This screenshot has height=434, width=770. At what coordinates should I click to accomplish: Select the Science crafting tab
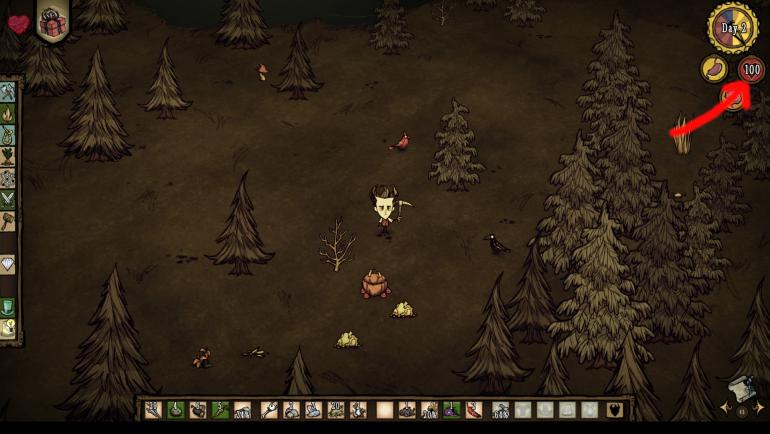point(8,178)
